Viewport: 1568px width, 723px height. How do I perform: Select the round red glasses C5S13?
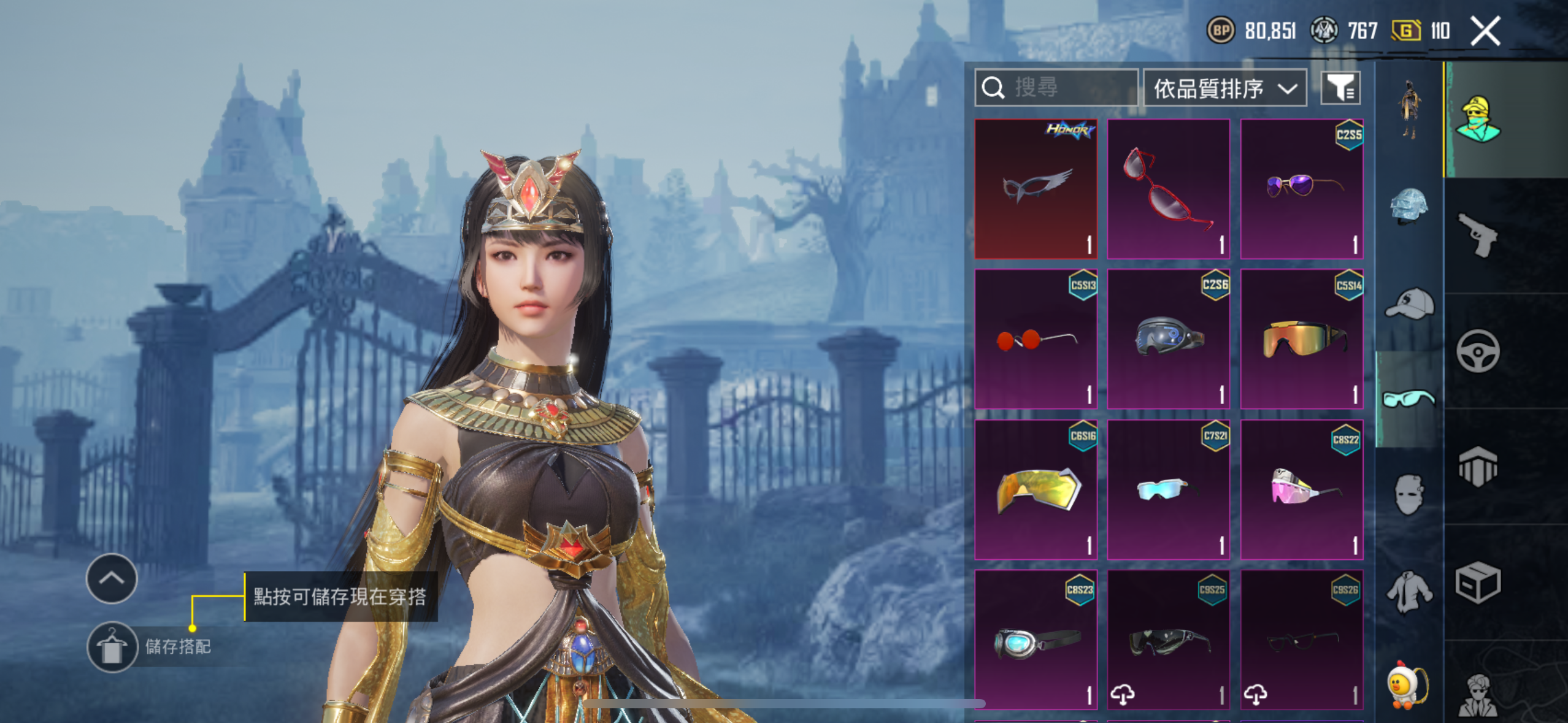[x=1036, y=339]
